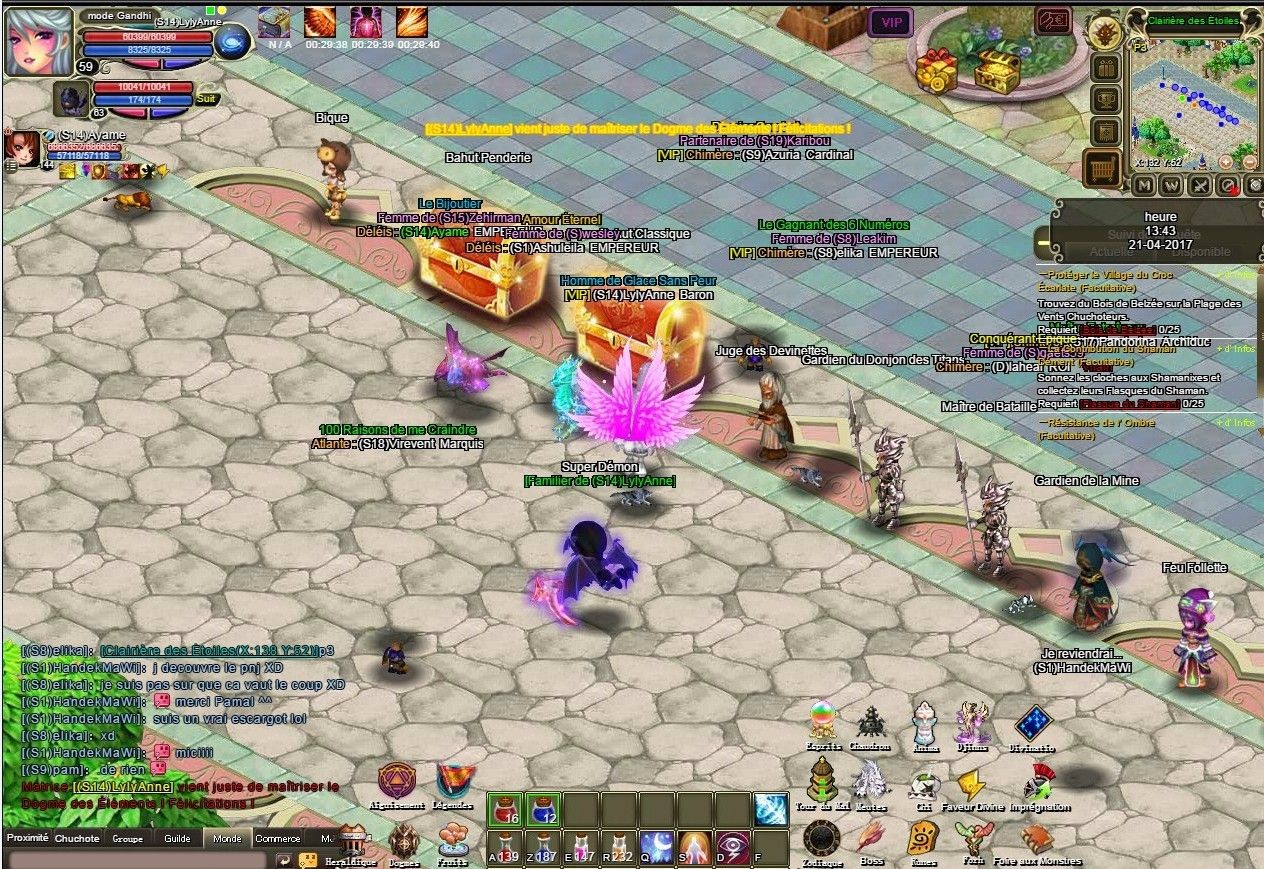Image resolution: width=1264 pixels, height=869 pixels.
Task: Switch chat to the Monde tab
Action: point(227,838)
